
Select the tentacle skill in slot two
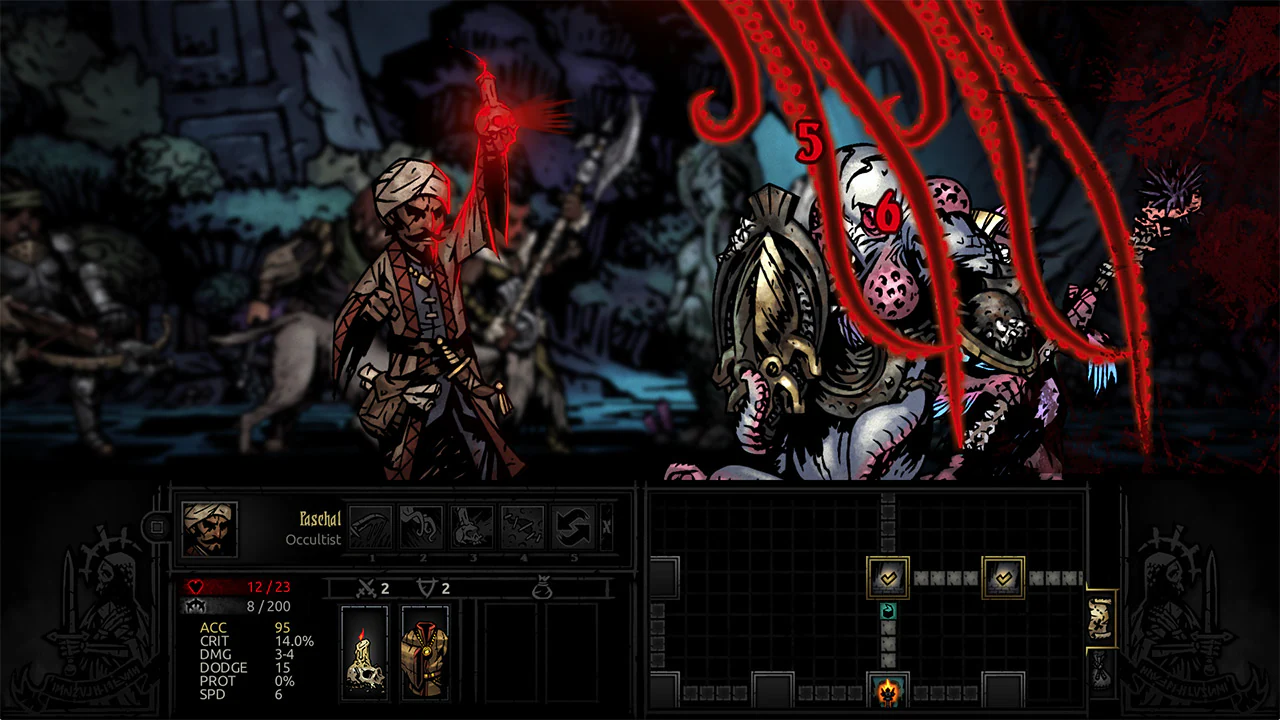click(422, 524)
